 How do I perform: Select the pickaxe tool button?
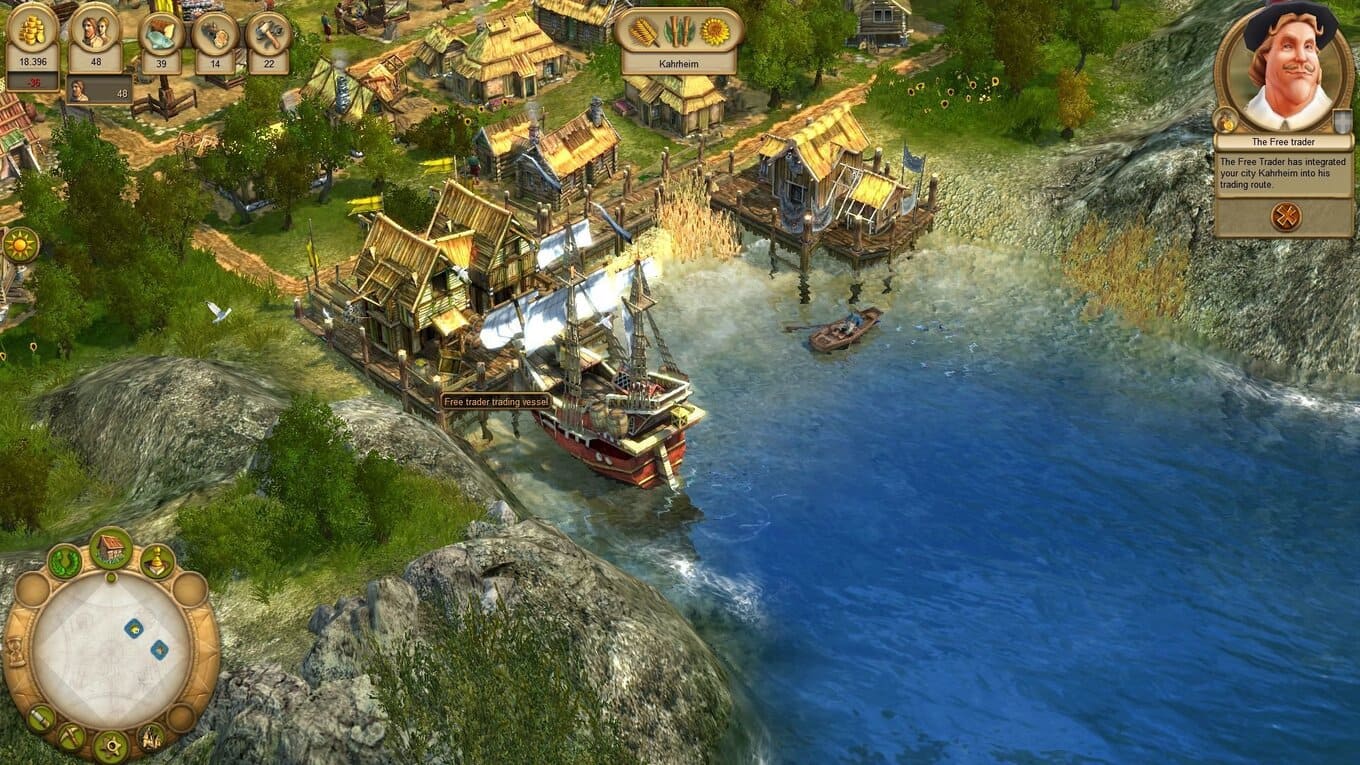(71, 737)
